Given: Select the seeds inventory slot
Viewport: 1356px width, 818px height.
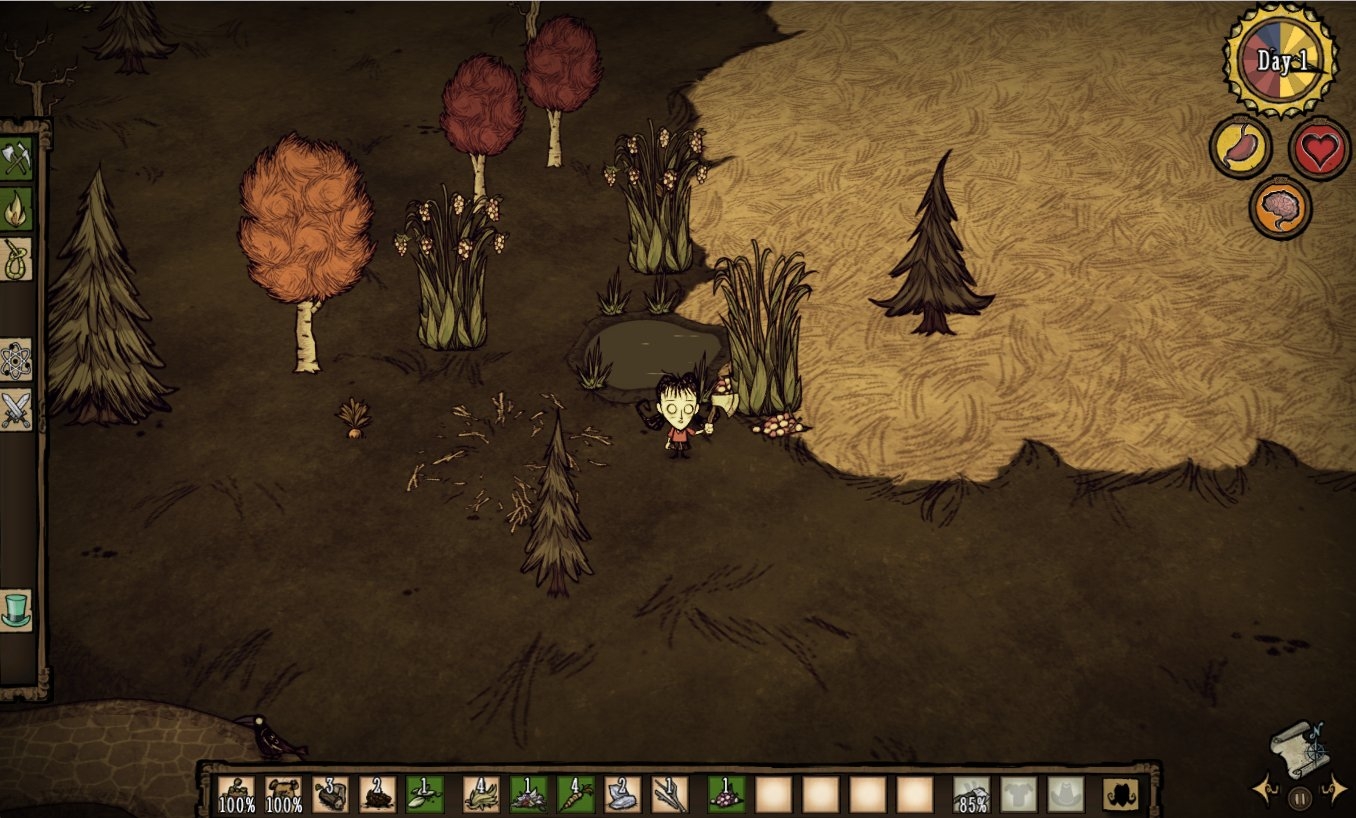Looking at the screenshot, I should tap(424, 794).
